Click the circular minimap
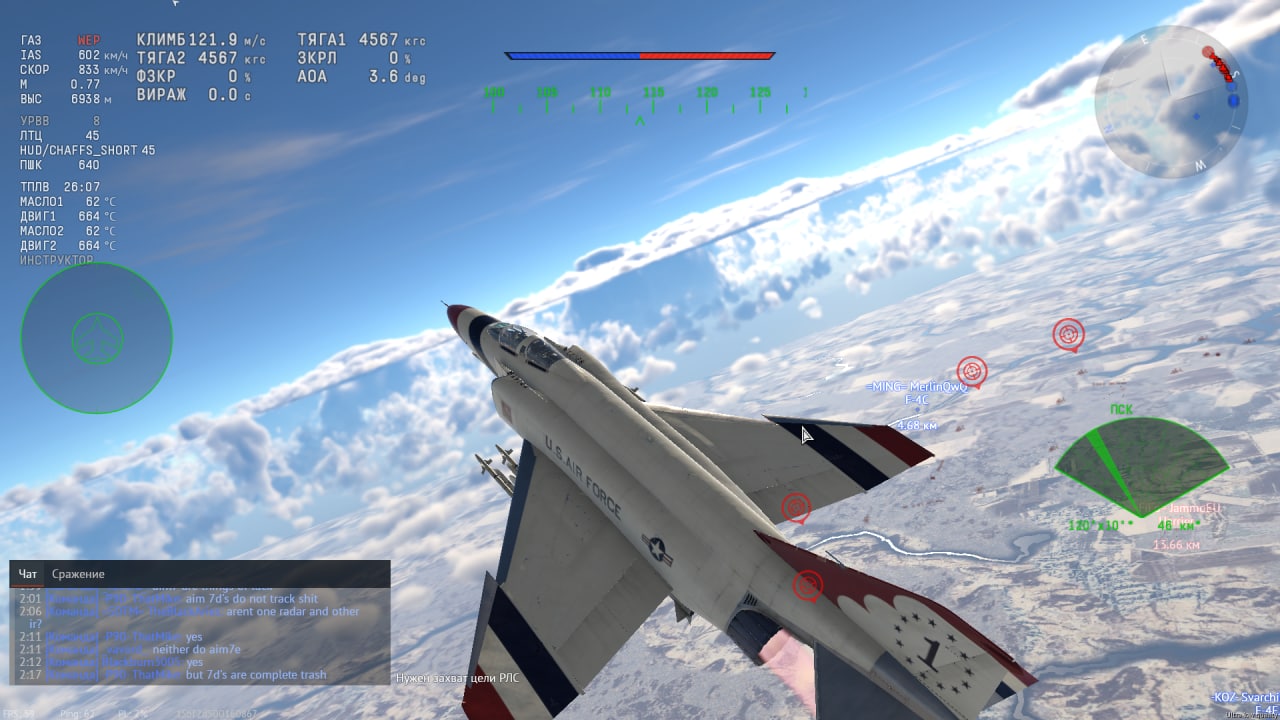This screenshot has height=720, width=1280. click(1170, 102)
